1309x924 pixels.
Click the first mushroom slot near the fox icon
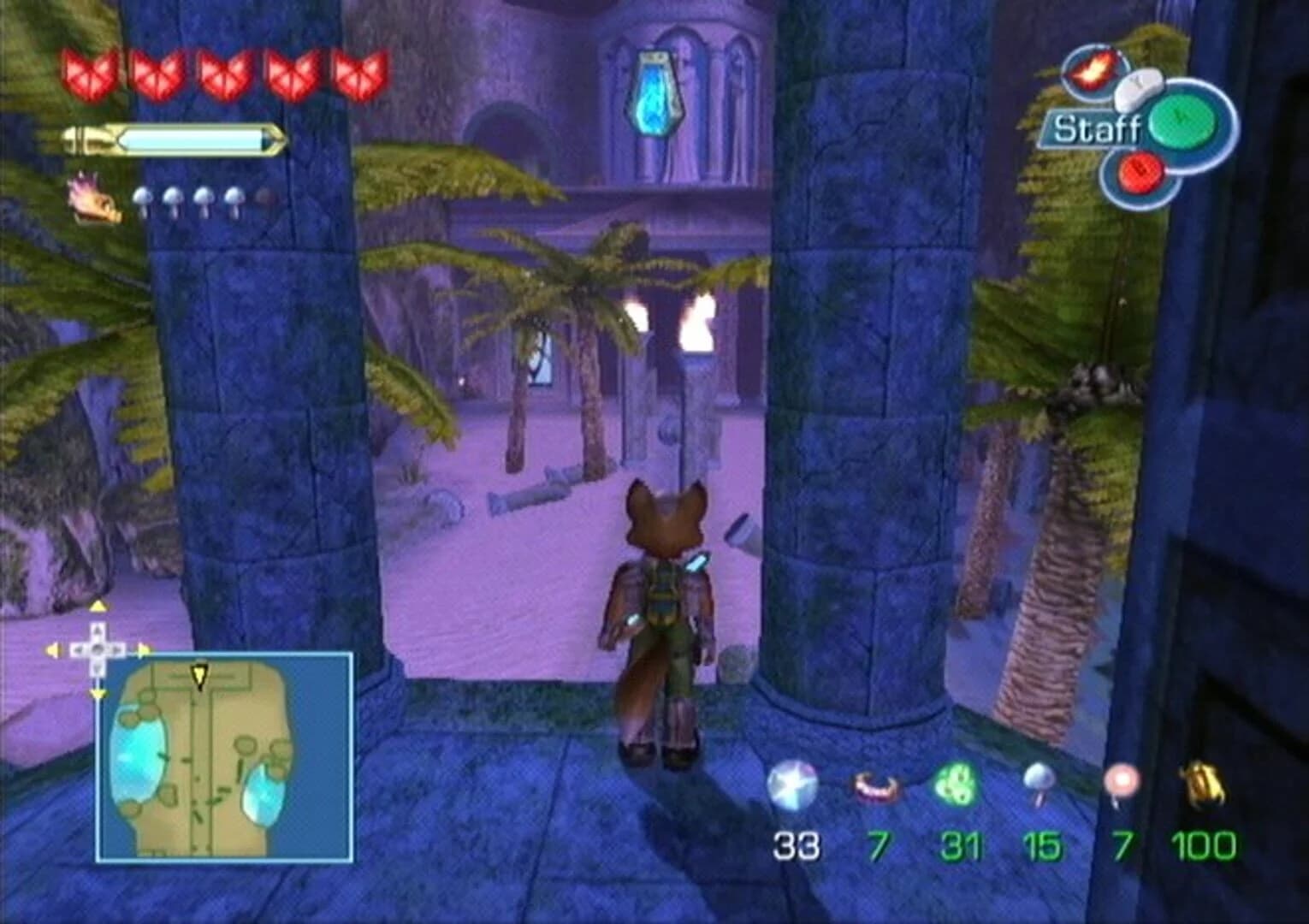pyautogui.click(x=144, y=197)
